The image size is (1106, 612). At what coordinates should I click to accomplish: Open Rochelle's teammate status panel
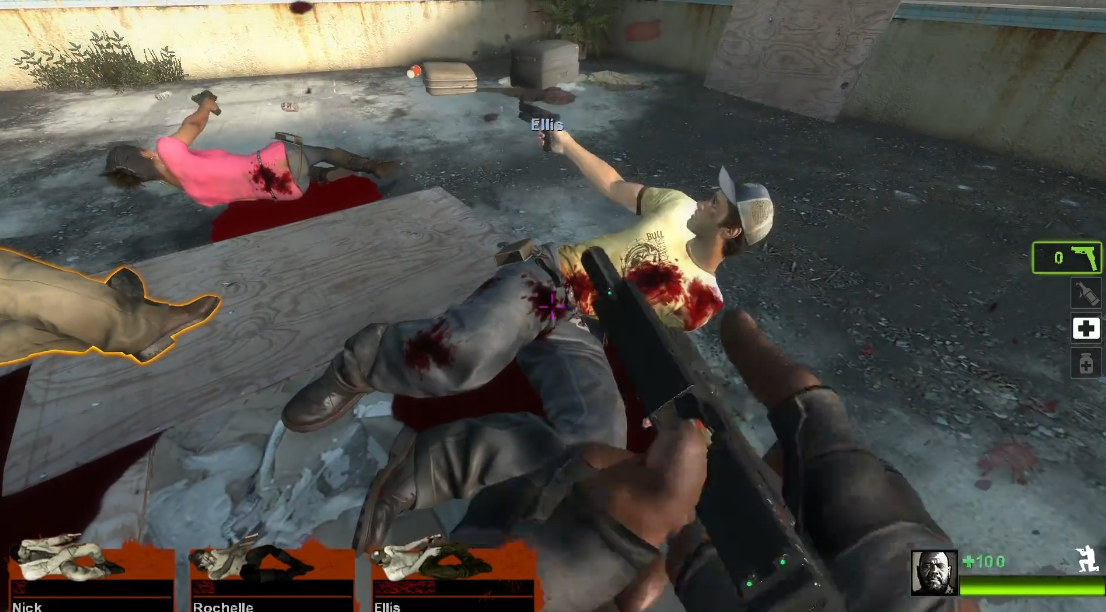point(271,576)
